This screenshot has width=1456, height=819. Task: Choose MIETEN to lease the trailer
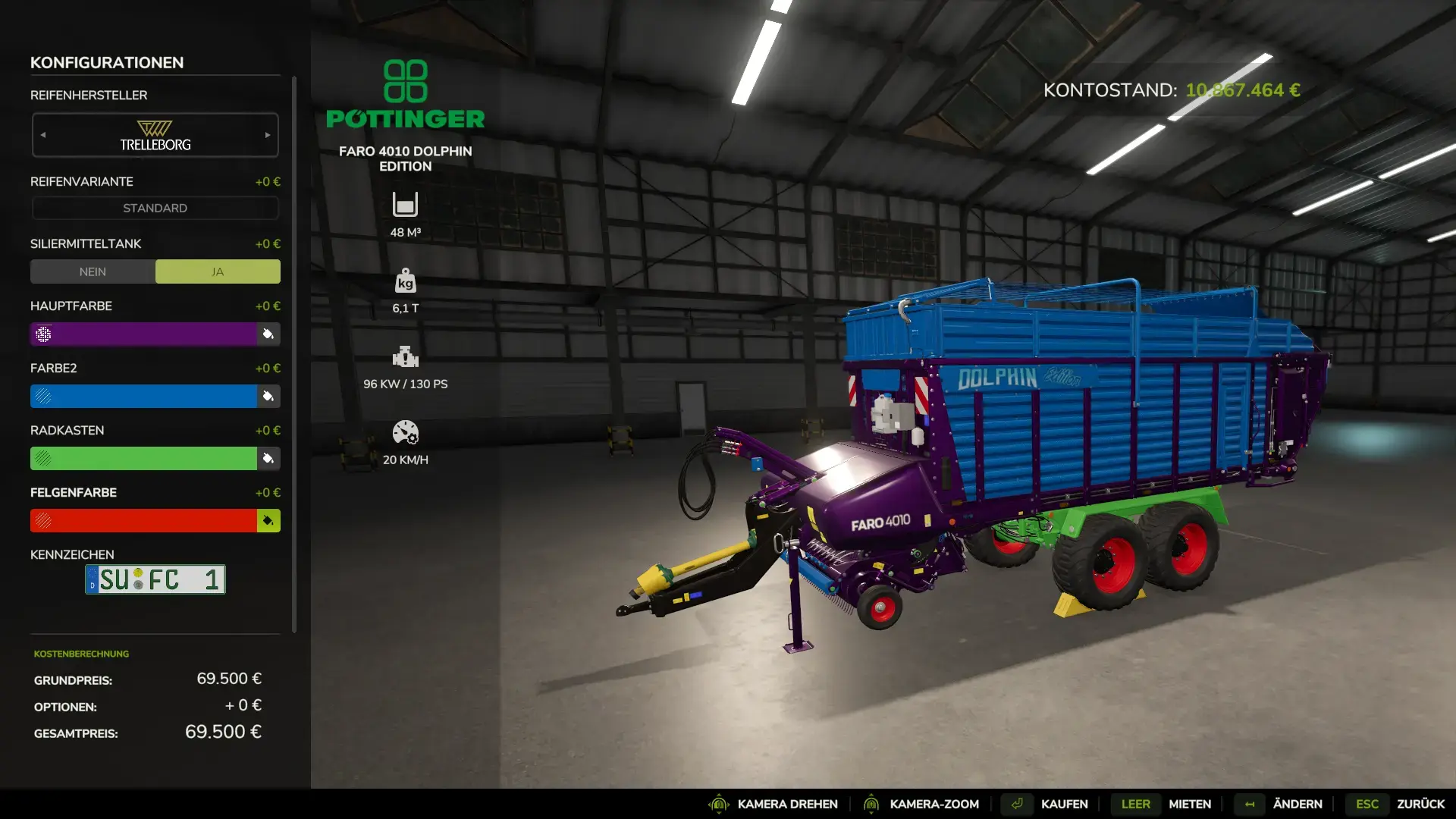(x=1189, y=804)
